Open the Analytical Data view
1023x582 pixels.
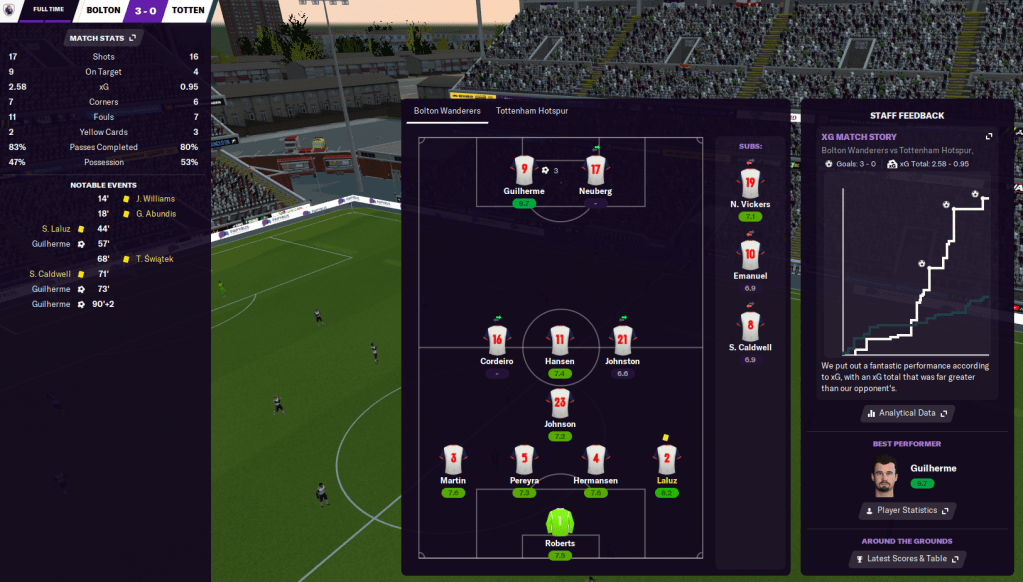point(907,412)
